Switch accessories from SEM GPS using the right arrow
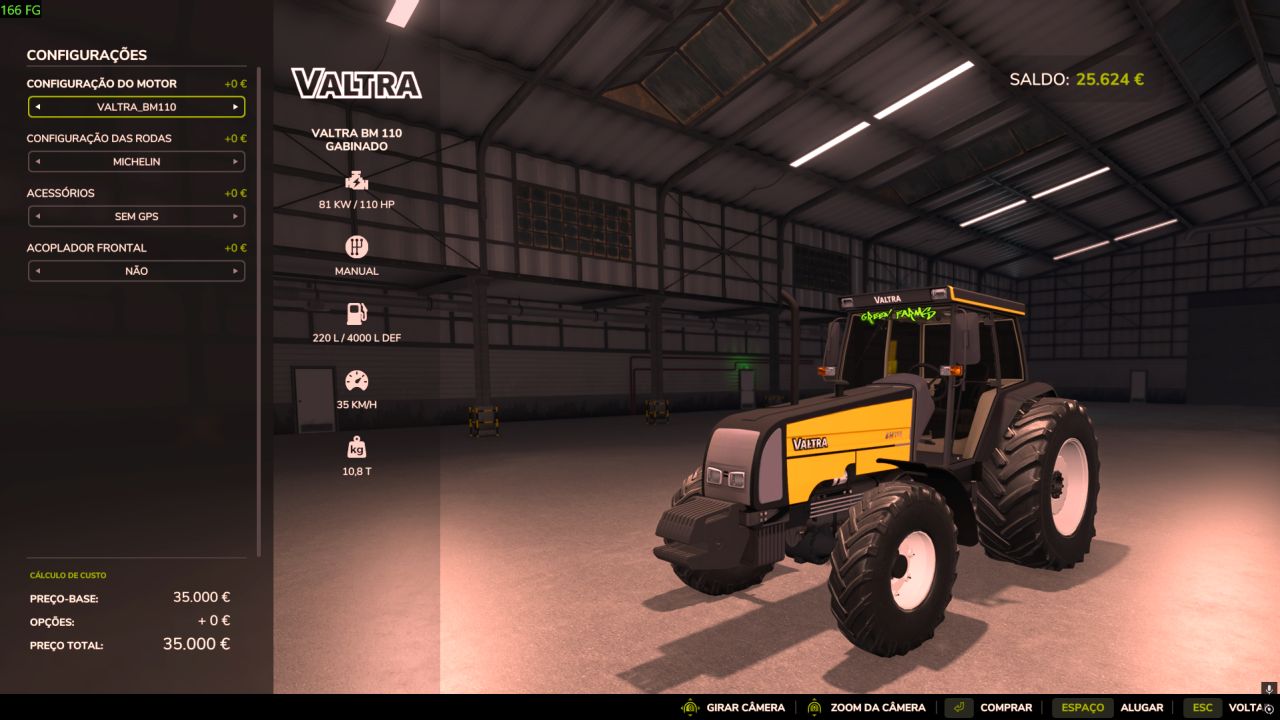The image size is (1280, 720). [236, 216]
